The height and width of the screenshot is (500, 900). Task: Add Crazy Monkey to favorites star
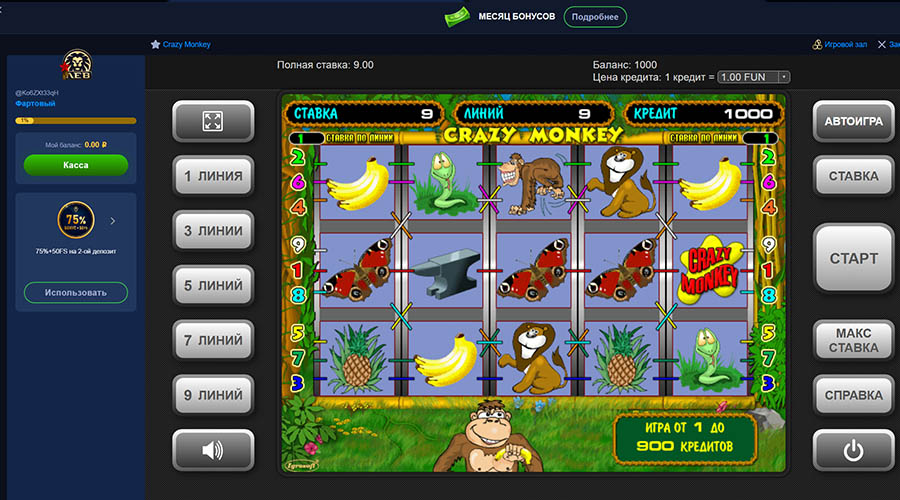pyautogui.click(x=156, y=45)
